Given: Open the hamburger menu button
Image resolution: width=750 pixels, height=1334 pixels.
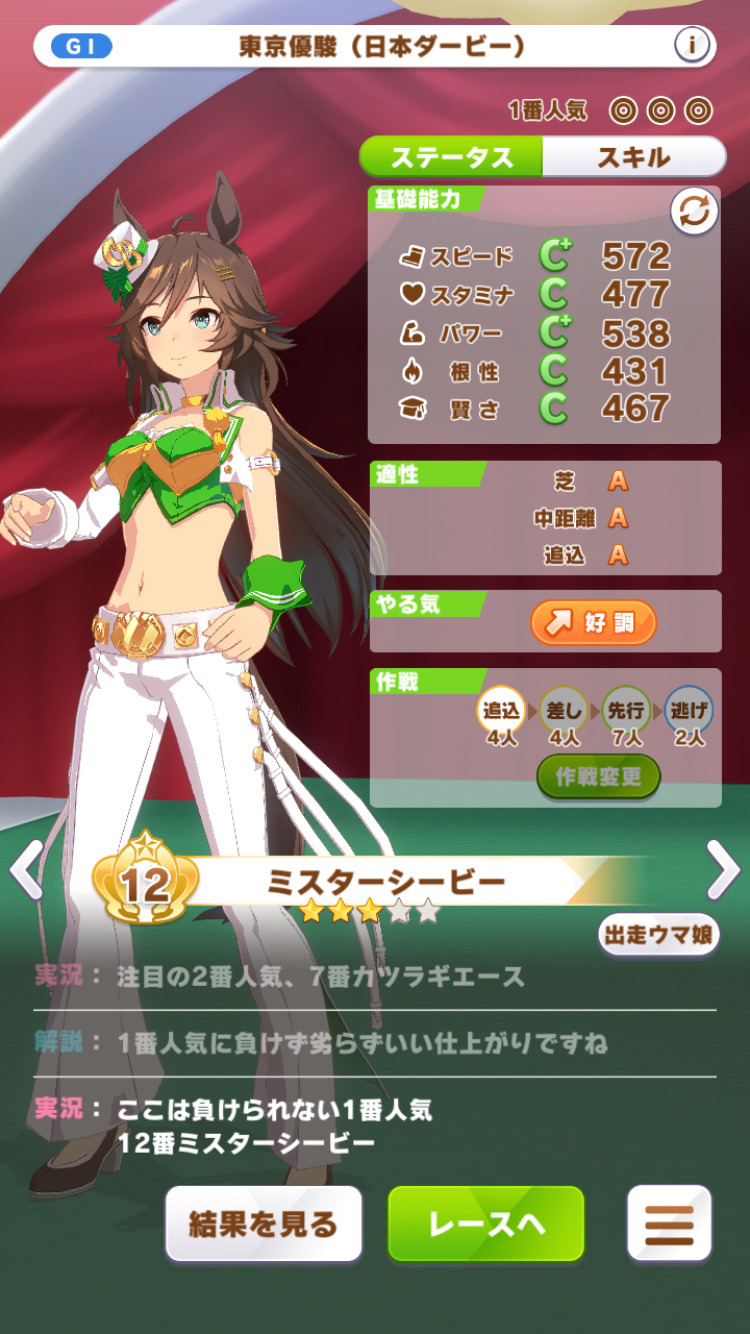Looking at the screenshot, I should 669,1224.
